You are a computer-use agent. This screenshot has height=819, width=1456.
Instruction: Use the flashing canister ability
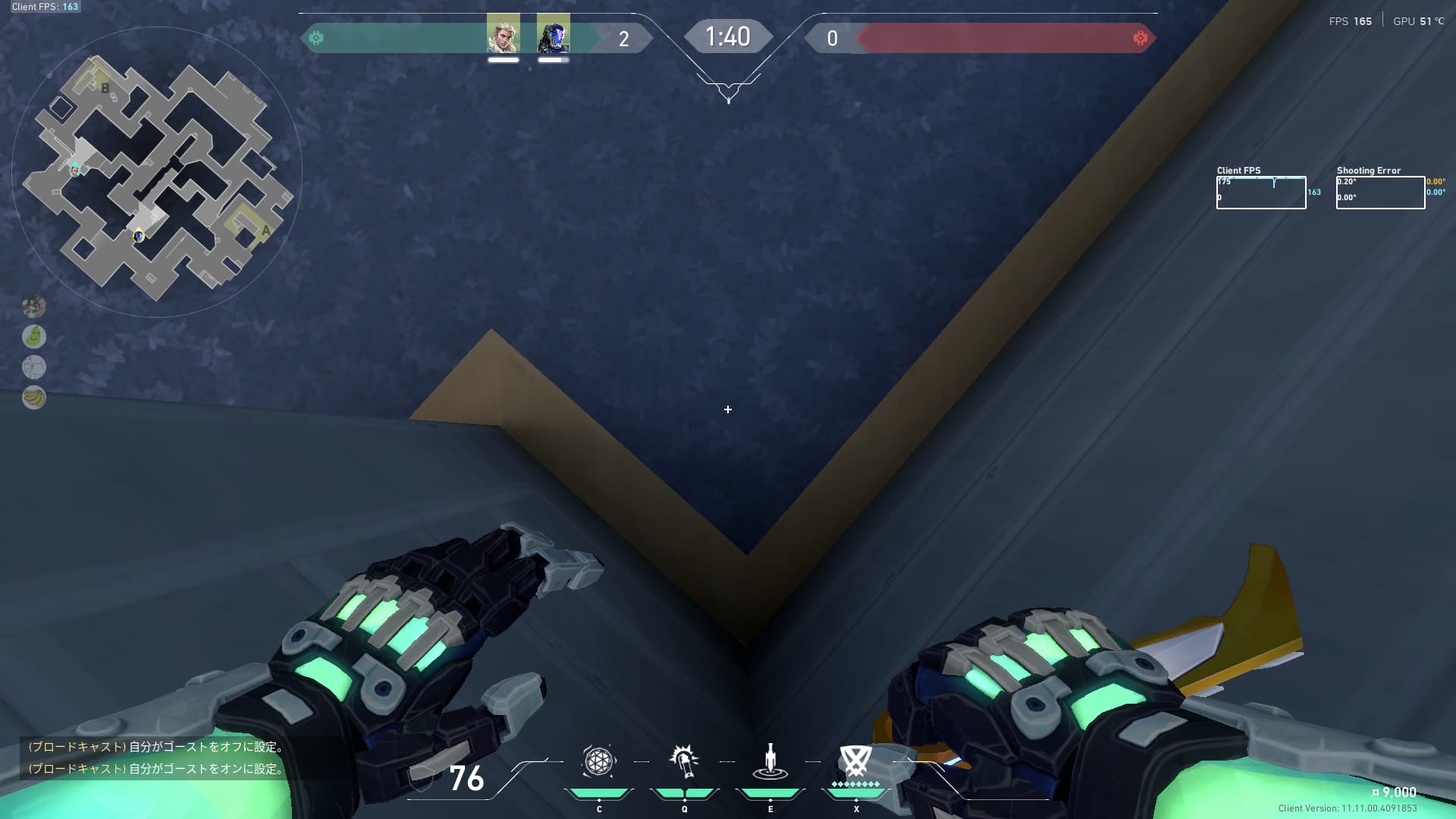click(684, 761)
